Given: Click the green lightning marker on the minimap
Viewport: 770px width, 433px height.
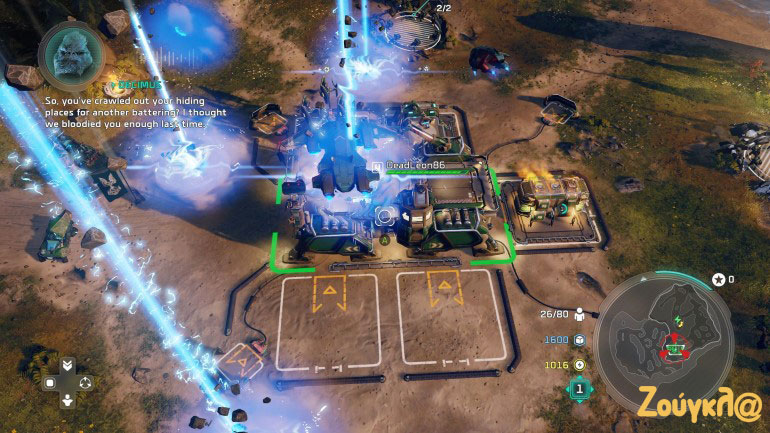Looking at the screenshot, I should [680, 320].
